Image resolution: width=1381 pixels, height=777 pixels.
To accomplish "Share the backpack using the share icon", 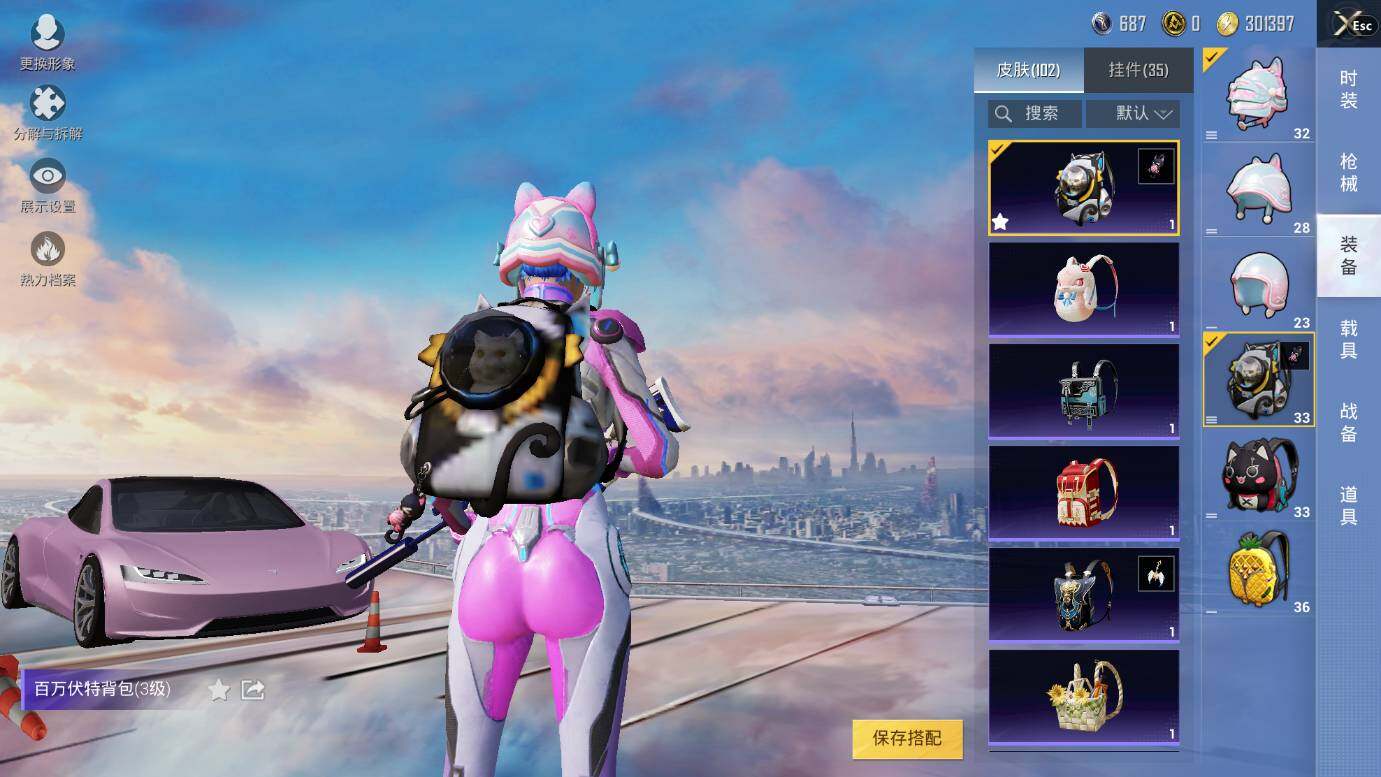I will [253, 690].
